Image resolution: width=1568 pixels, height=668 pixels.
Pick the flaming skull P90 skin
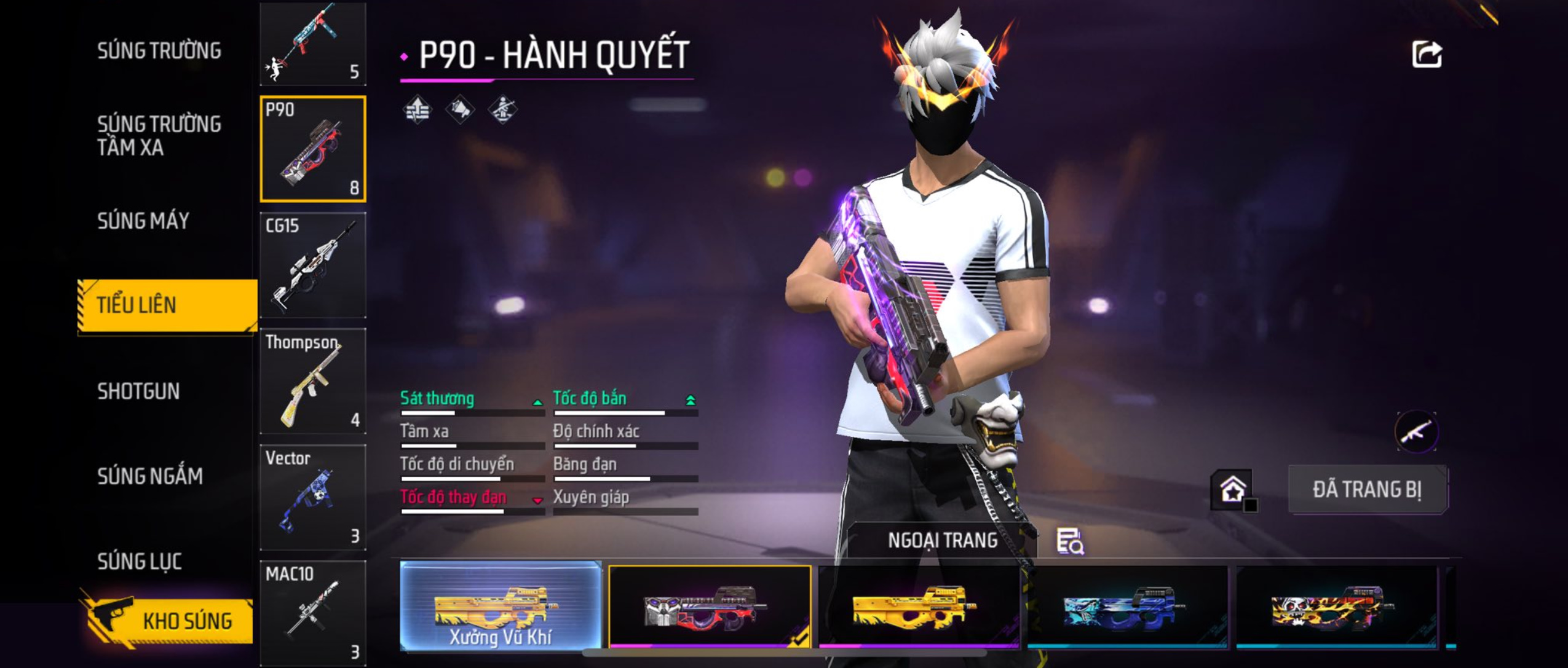(x=1337, y=606)
